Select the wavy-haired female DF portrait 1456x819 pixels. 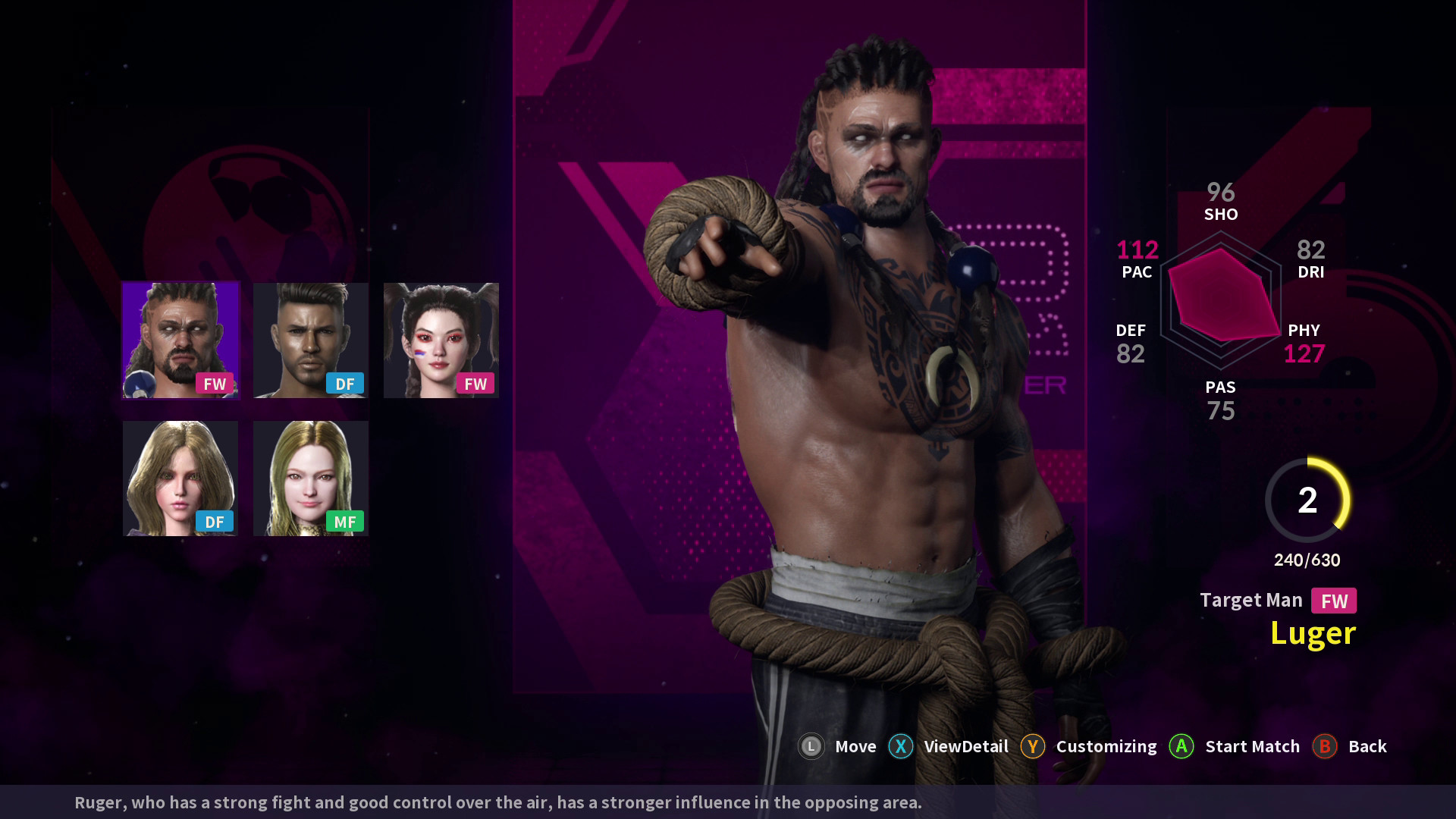180,479
